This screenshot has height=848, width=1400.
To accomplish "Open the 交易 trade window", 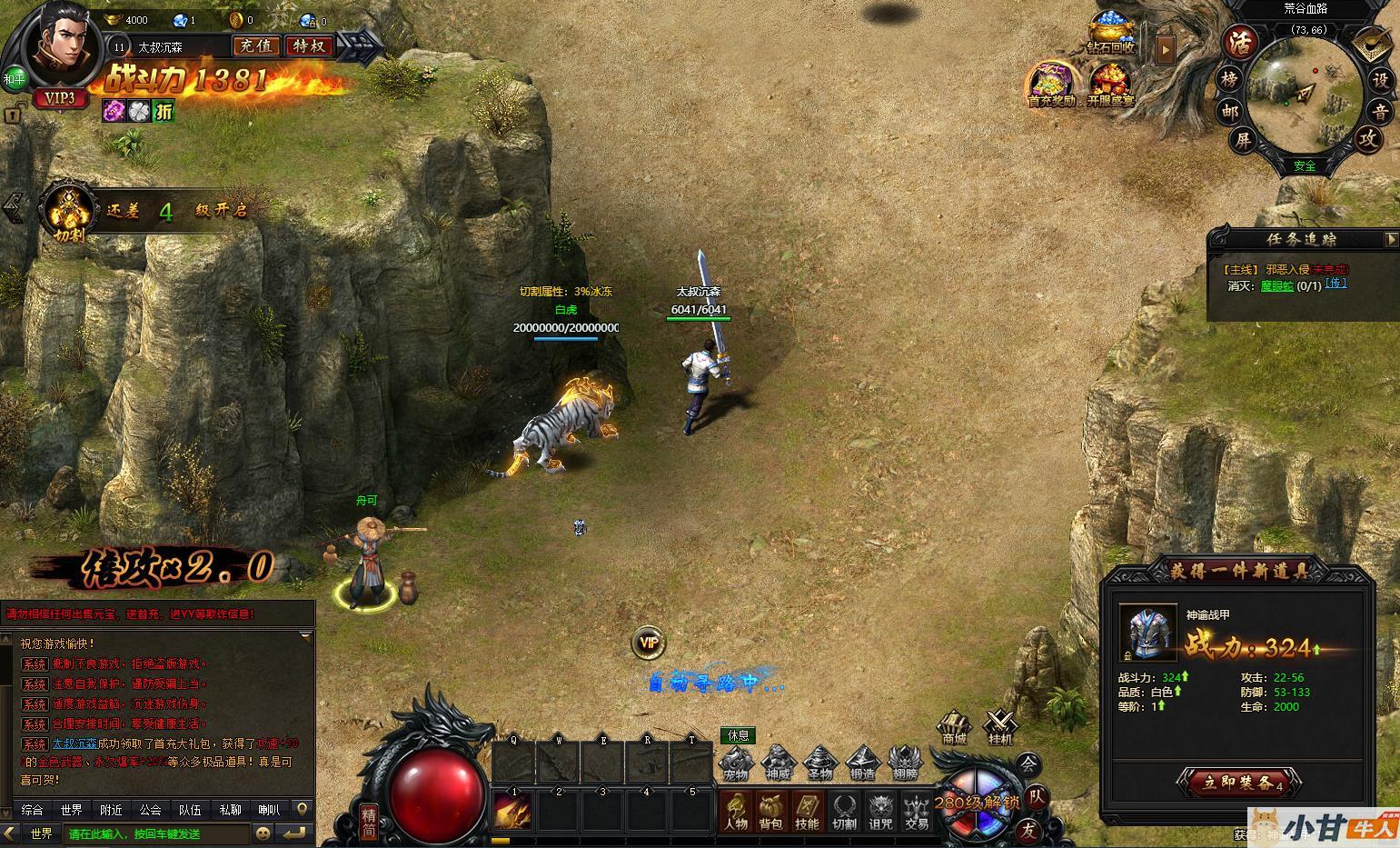I will click(917, 811).
